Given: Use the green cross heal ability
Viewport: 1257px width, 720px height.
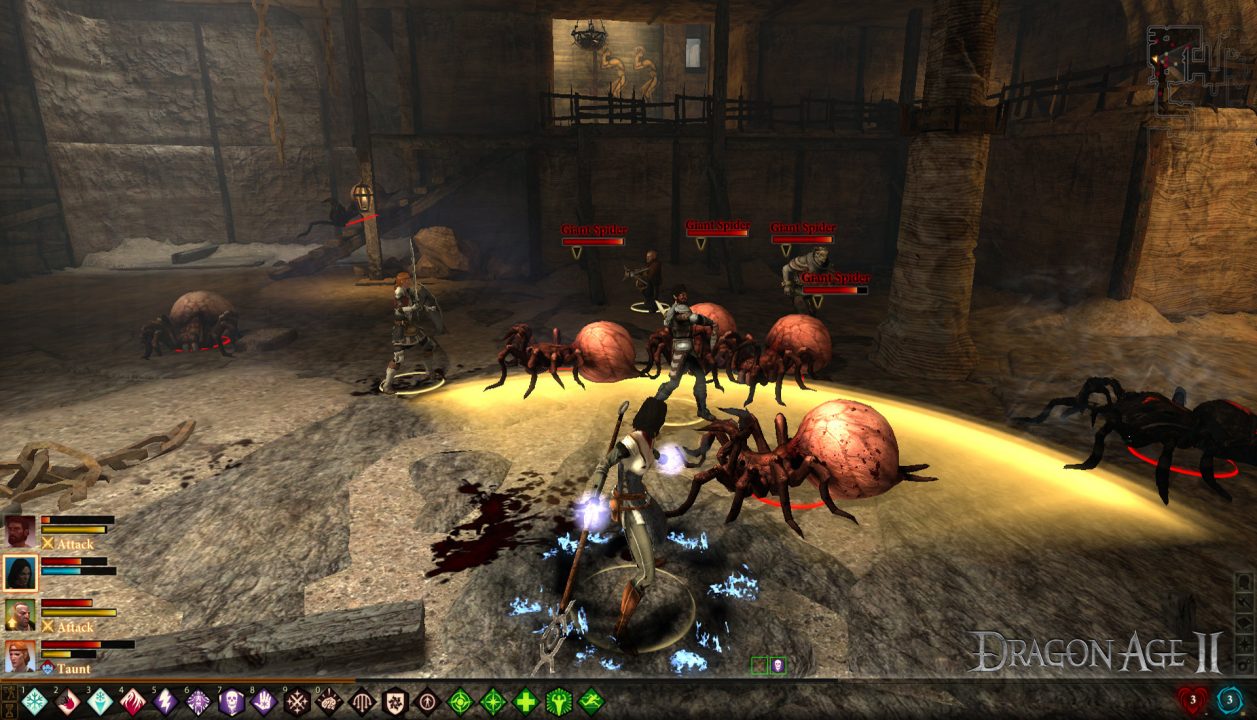Looking at the screenshot, I should tap(526, 701).
